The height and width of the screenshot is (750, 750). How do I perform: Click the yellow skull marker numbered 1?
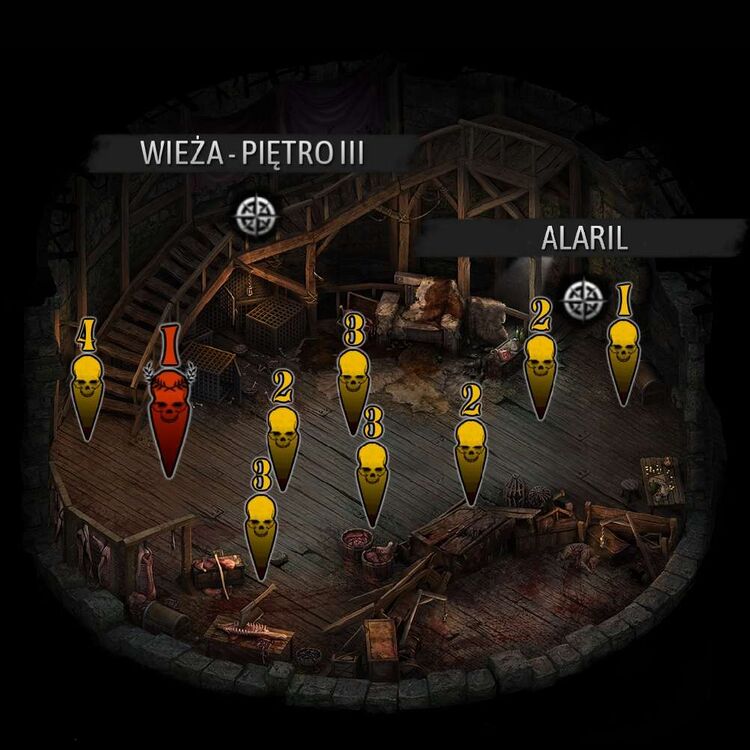click(x=624, y=348)
